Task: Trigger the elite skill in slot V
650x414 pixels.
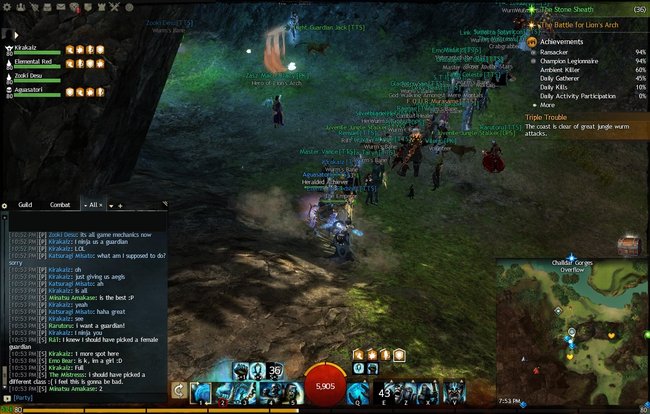Action: (x=453, y=391)
